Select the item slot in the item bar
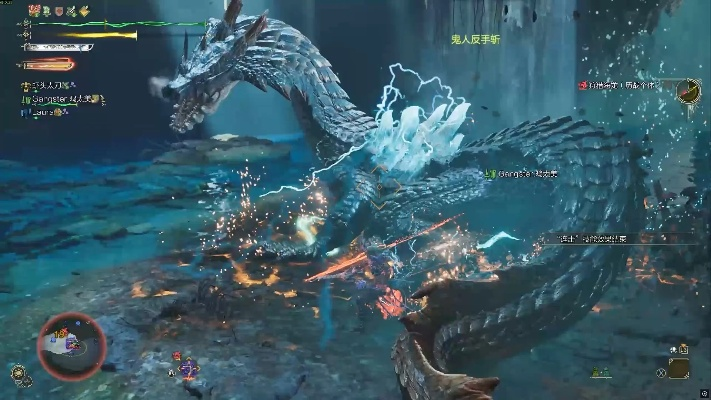Image resolution: width=711 pixels, height=400 pixels. tap(679, 367)
